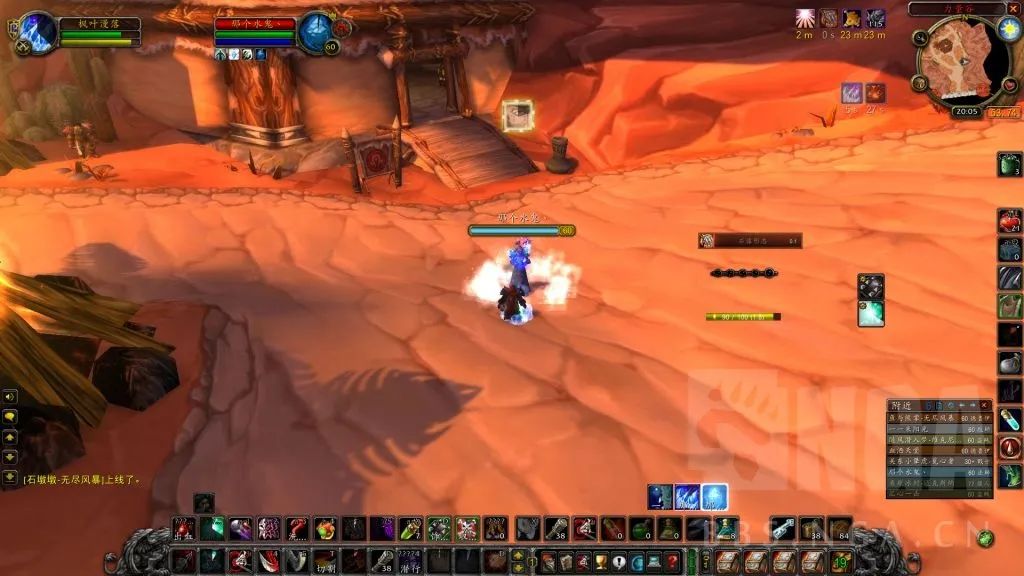Use the red apple item on the side bar

[1008, 221]
